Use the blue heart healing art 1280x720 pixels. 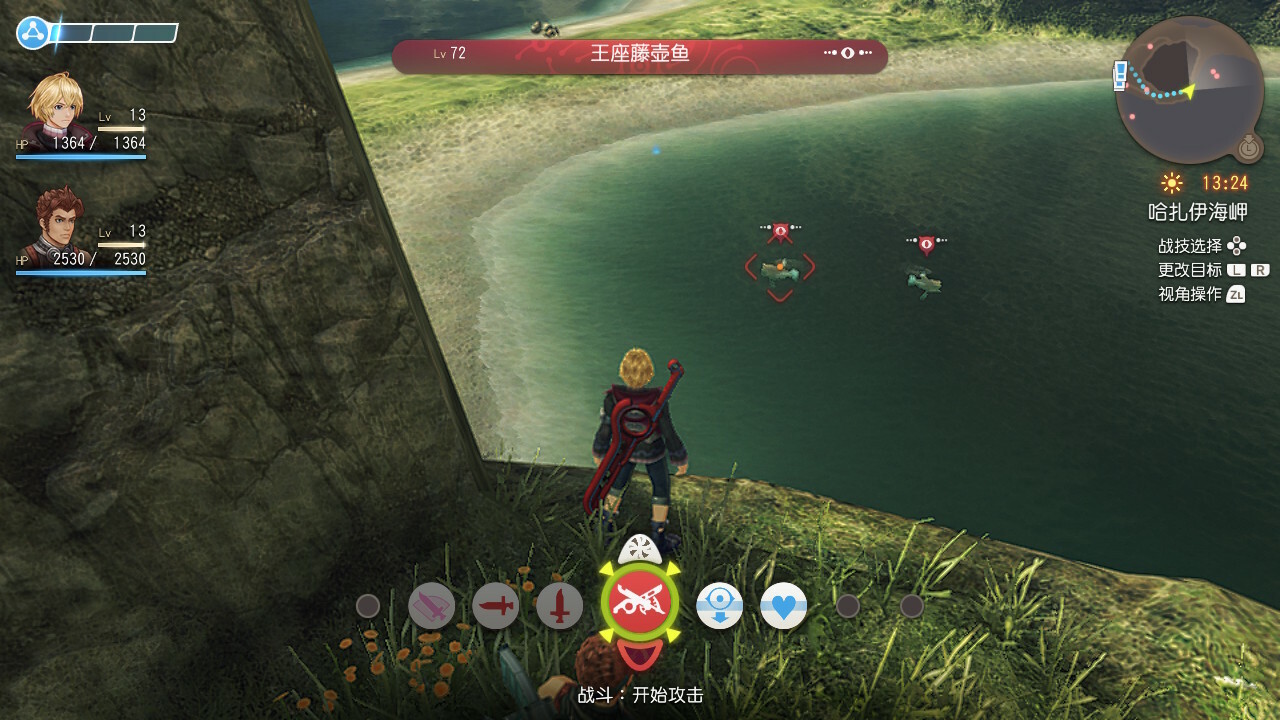coord(784,606)
